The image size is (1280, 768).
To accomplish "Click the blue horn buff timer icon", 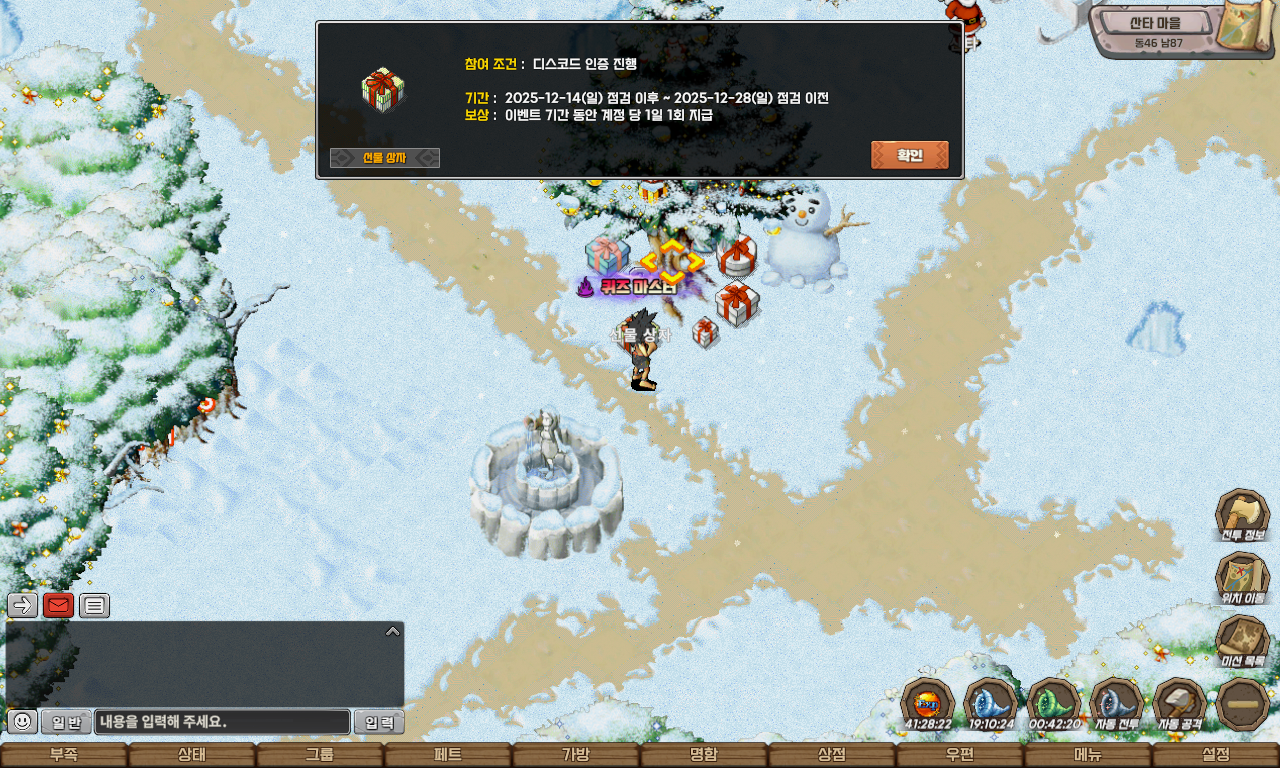I will click(989, 701).
